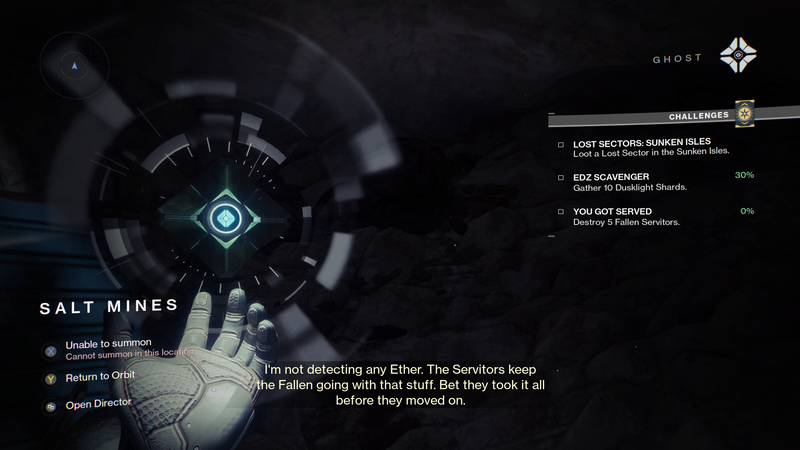The height and width of the screenshot is (450, 800).
Task: Select the Return to Orbit option
Action: (100, 376)
